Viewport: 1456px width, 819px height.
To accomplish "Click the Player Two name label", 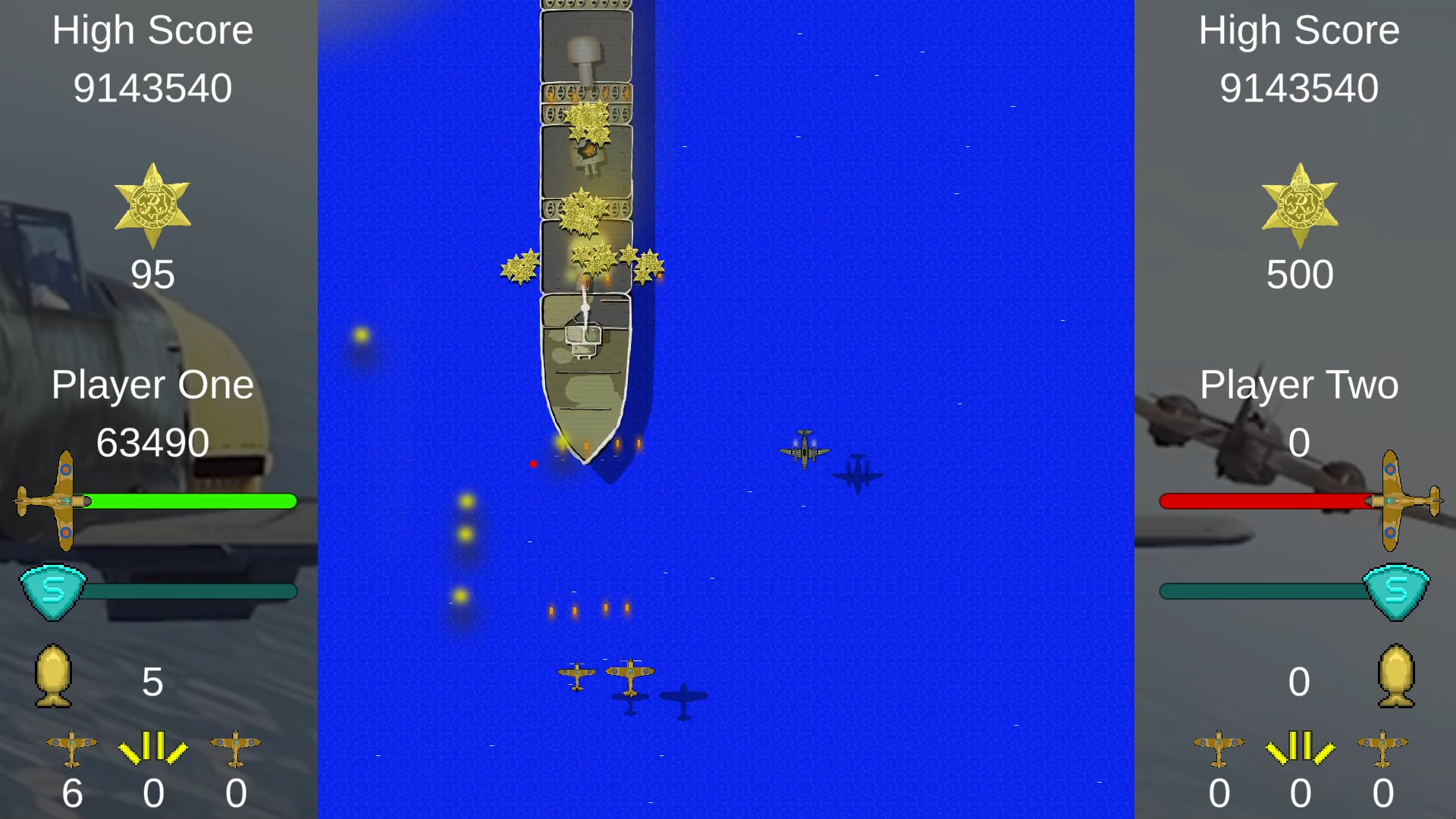I will pos(1300,384).
